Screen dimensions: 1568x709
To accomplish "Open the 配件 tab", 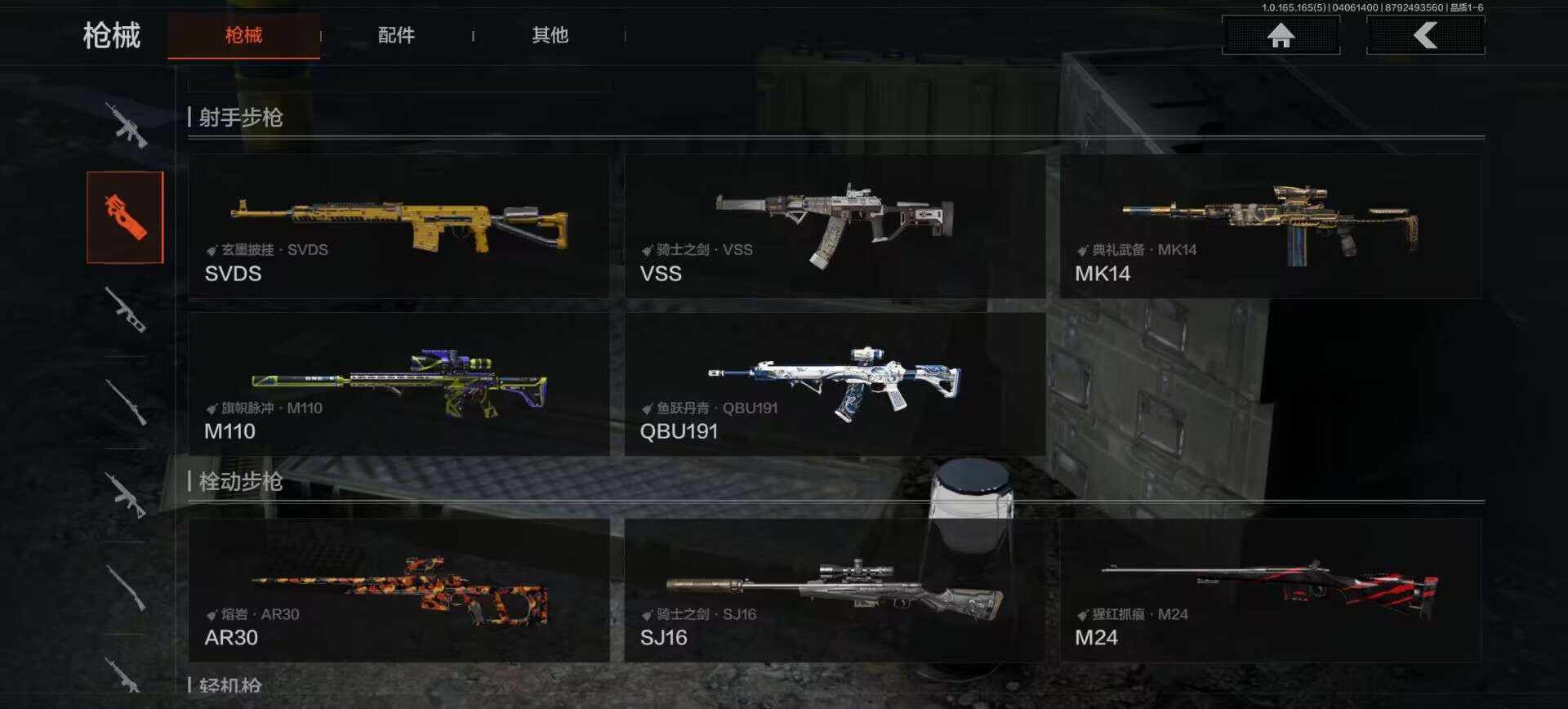I will point(396,35).
